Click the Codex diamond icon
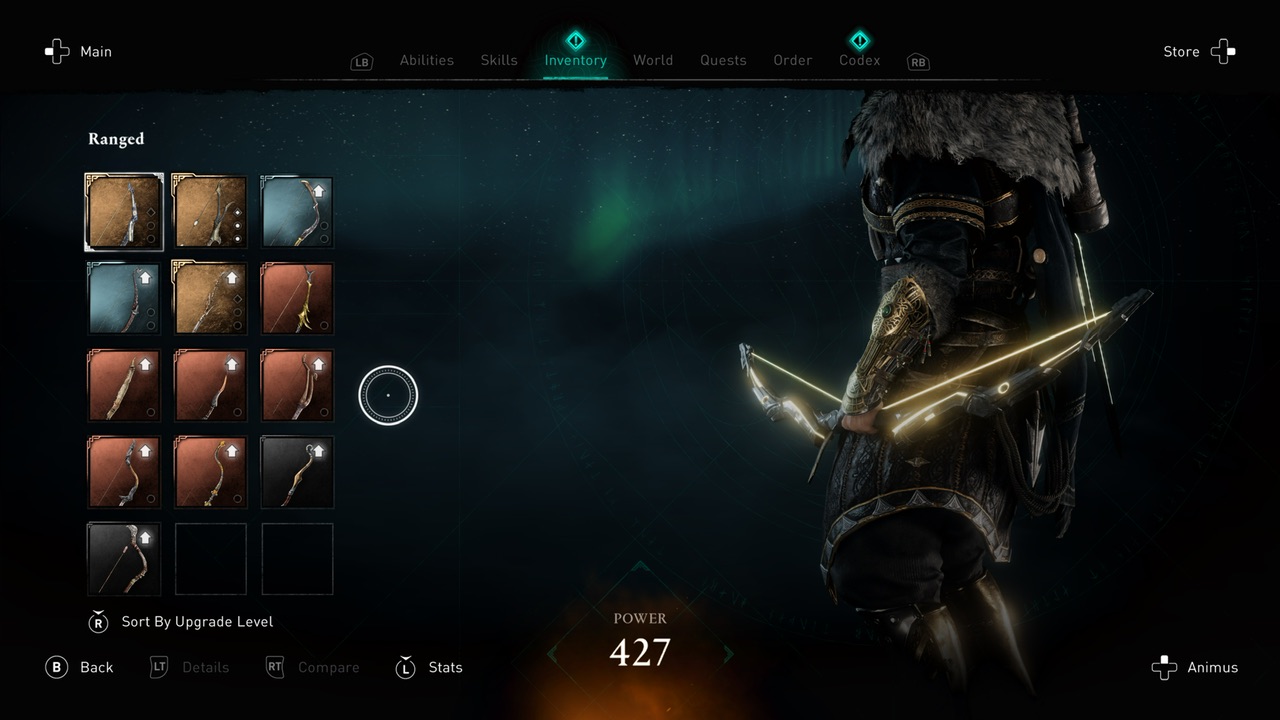The width and height of the screenshot is (1280, 720). pyautogui.click(x=859, y=40)
